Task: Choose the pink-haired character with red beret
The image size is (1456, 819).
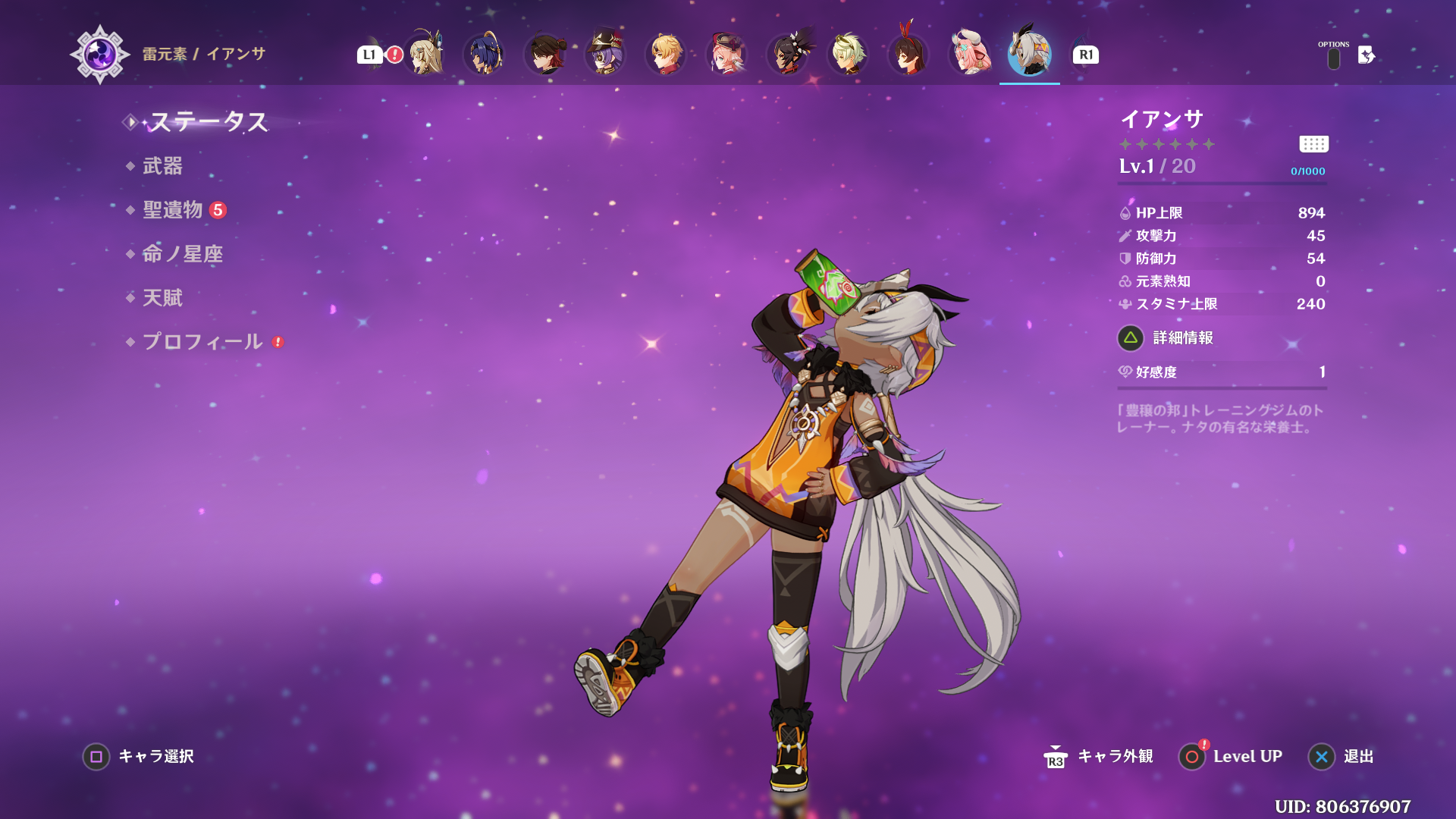Action: coord(726,55)
